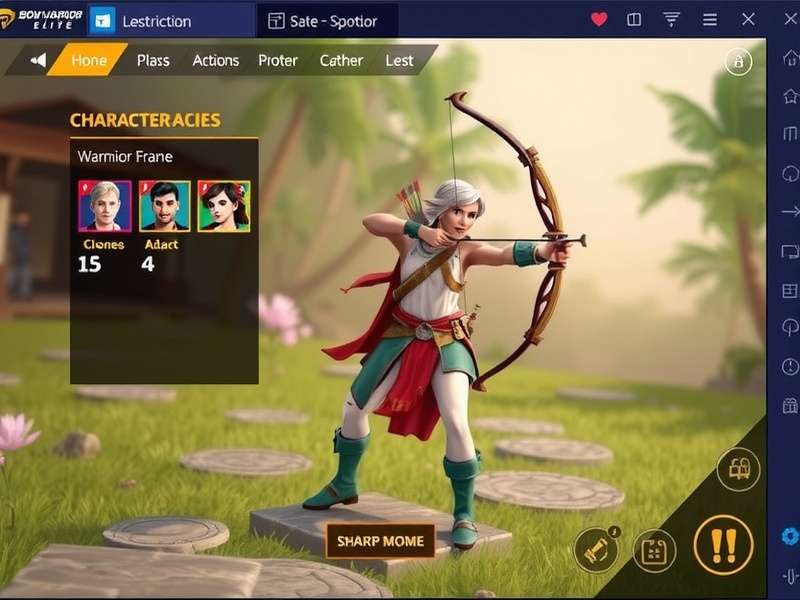The image size is (800, 600).
Task: Select the Actions tab
Action: pos(216,60)
